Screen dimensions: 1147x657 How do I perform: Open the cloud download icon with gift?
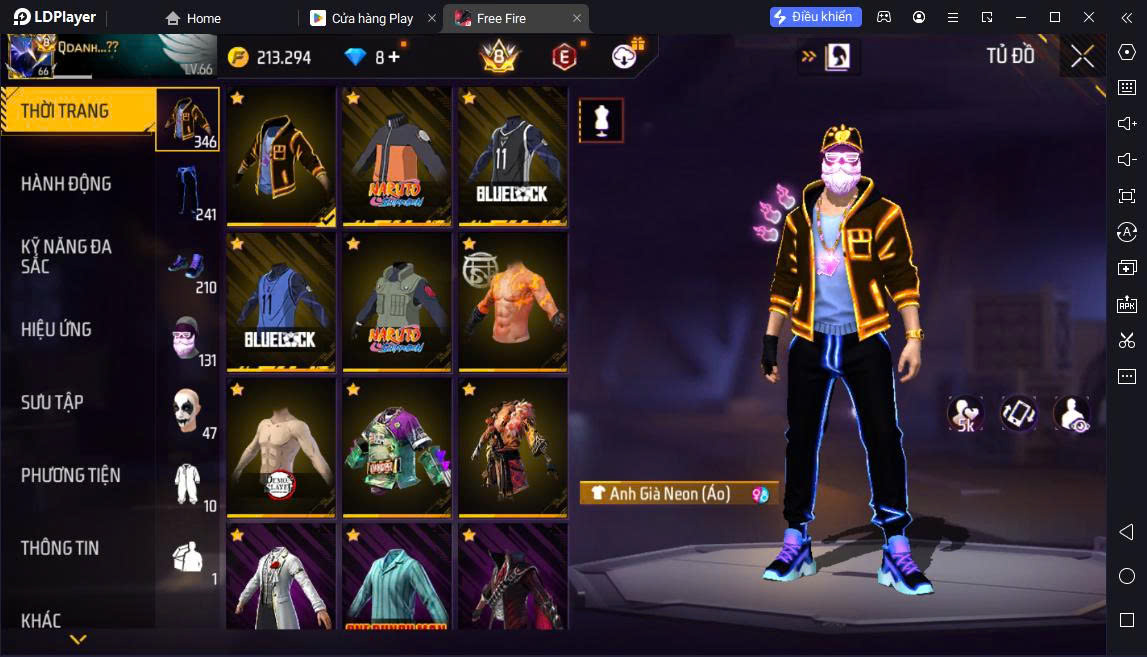click(627, 56)
